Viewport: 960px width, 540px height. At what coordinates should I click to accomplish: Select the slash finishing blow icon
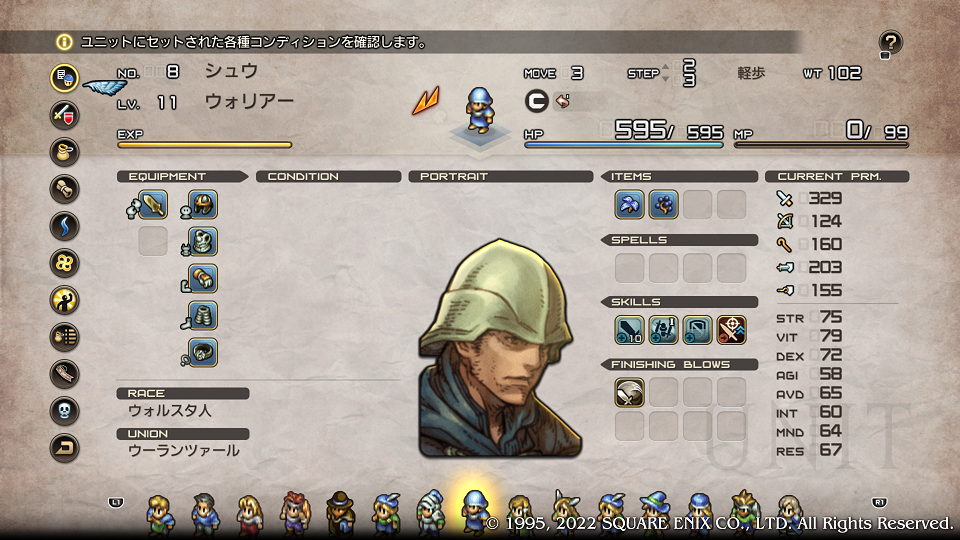pos(629,392)
